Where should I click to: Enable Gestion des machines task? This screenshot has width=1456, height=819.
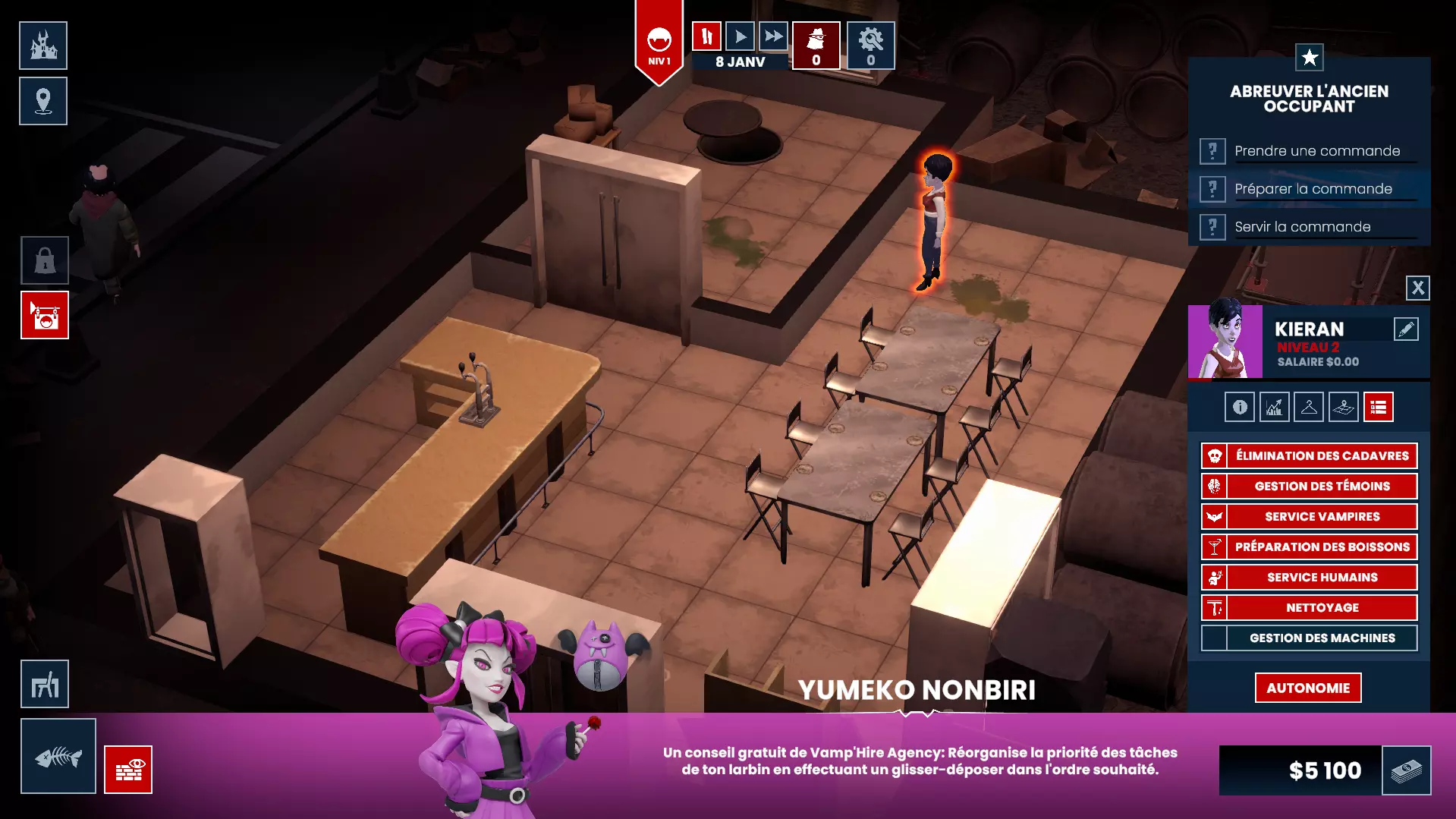coord(1321,638)
